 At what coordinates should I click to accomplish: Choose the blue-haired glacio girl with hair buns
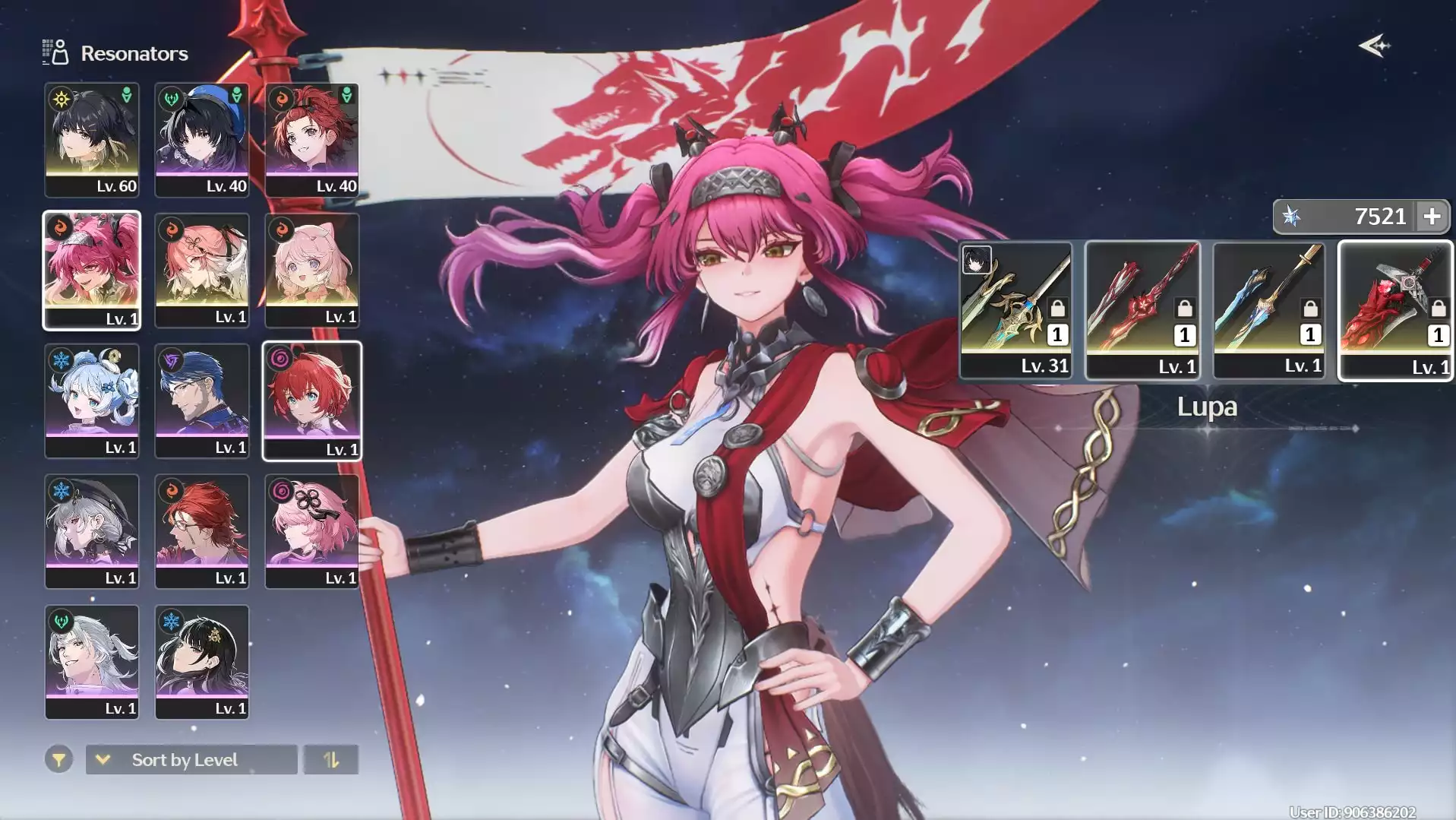(92, 401)
